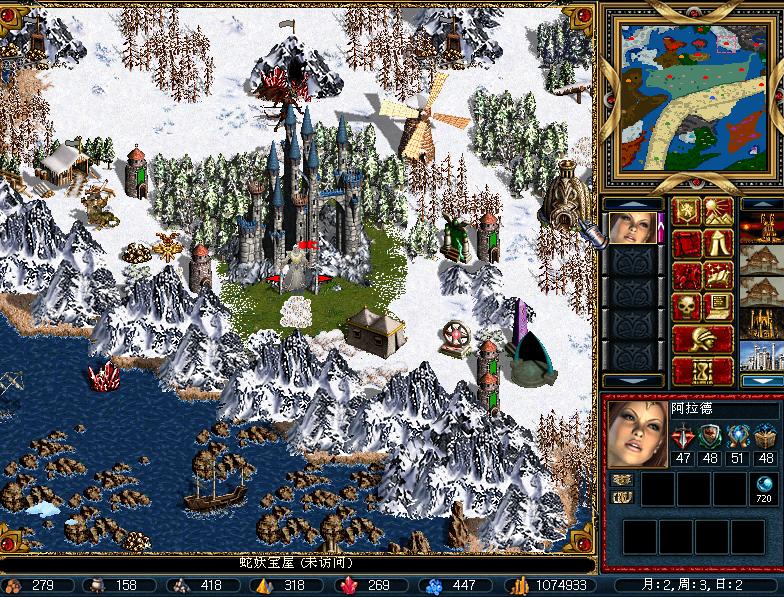Select the white-towered town with blue sky
784x597 pixels.
[762, 355]
